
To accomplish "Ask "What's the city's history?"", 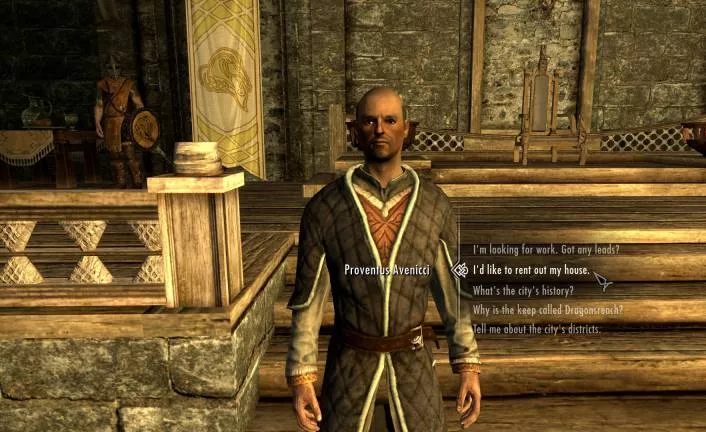I will 524,290.
